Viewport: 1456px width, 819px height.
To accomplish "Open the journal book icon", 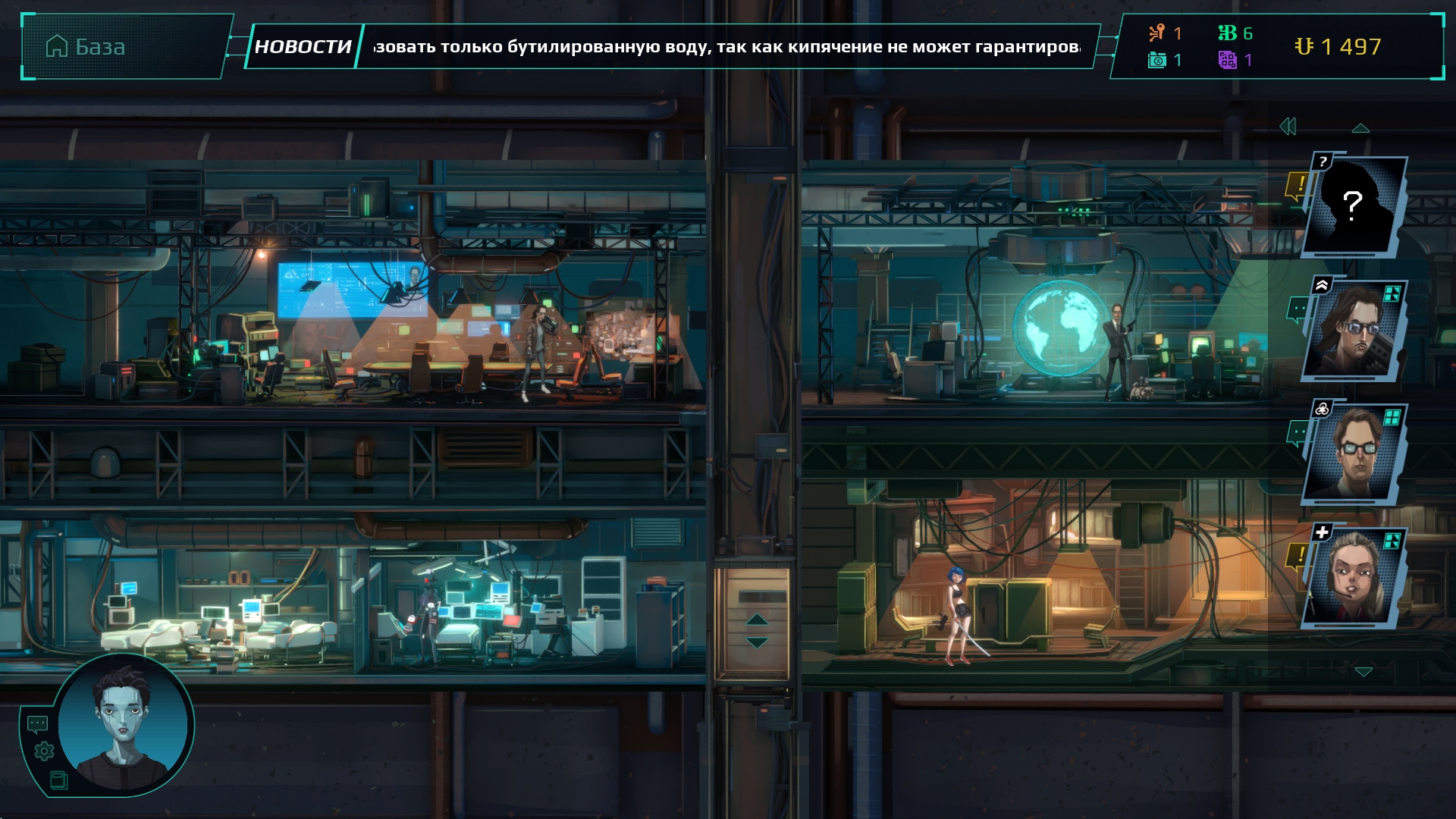I will (58, 780).
